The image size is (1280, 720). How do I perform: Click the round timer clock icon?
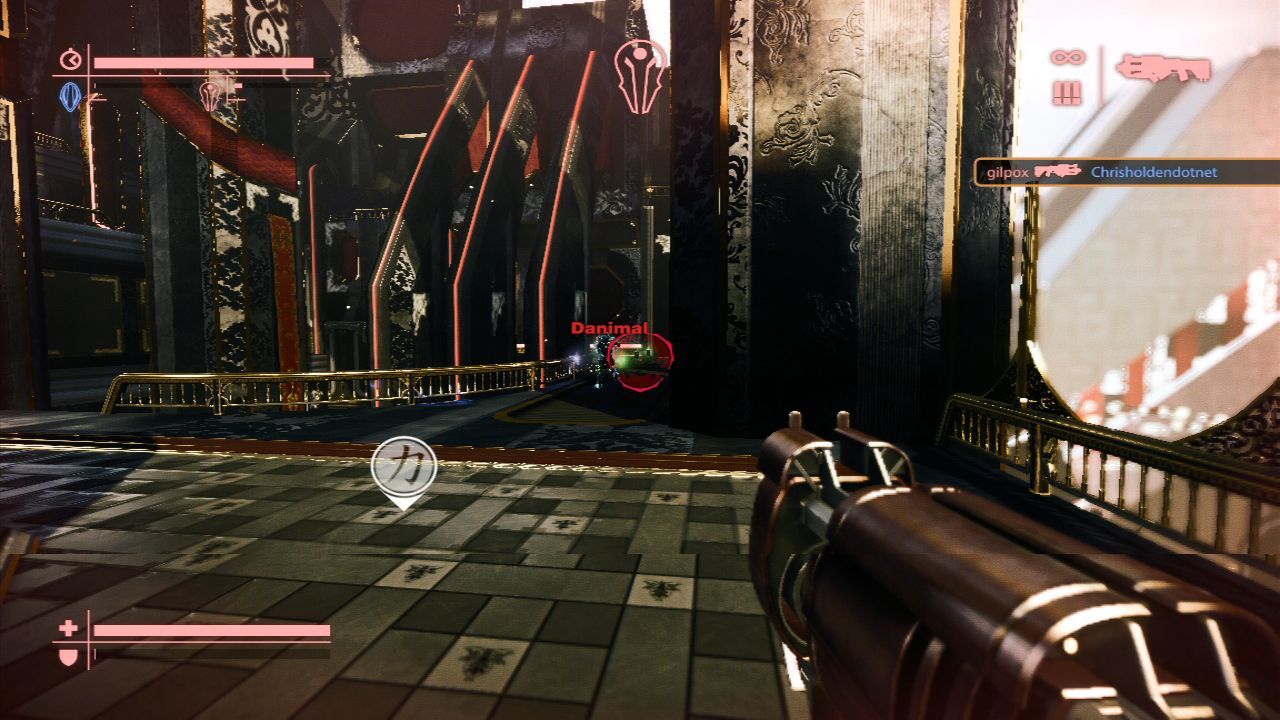point(70,61)
